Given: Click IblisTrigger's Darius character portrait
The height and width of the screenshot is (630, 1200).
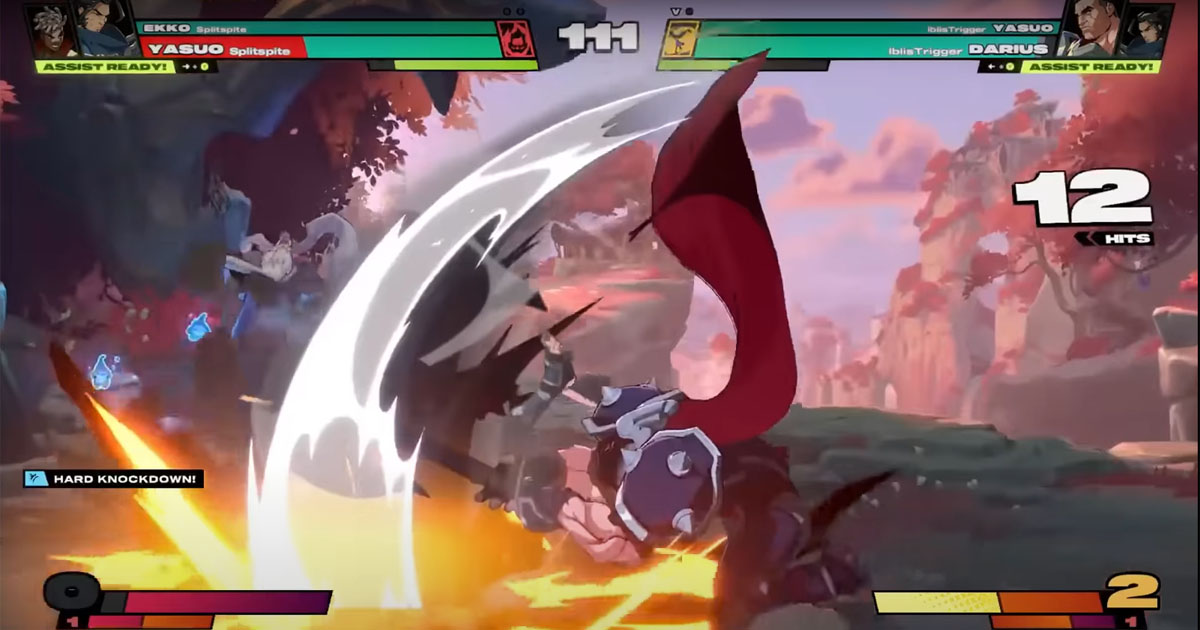Looking at the screenshot, I should tap(1090, 28).
